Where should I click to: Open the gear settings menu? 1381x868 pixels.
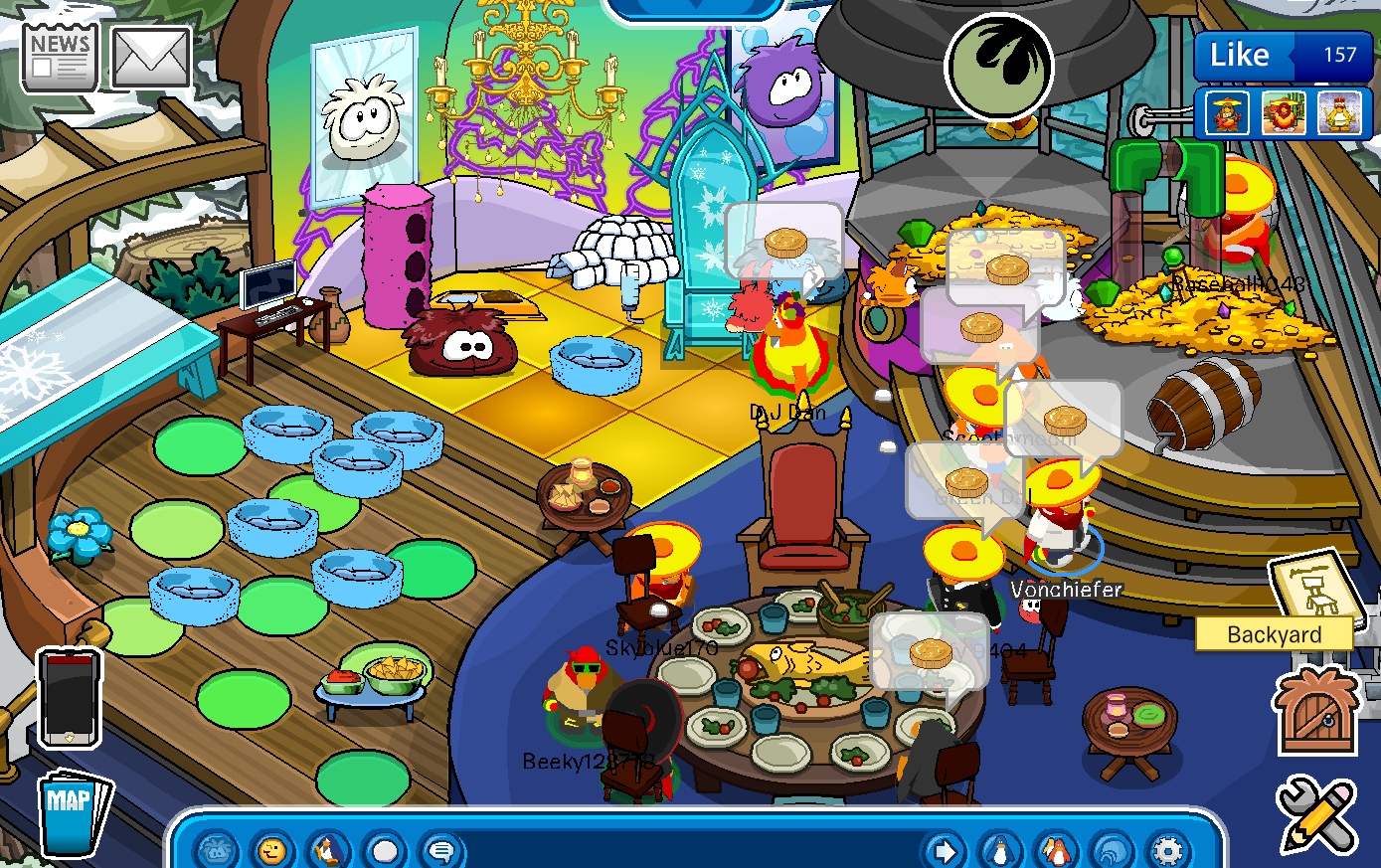coord(1167,851)
